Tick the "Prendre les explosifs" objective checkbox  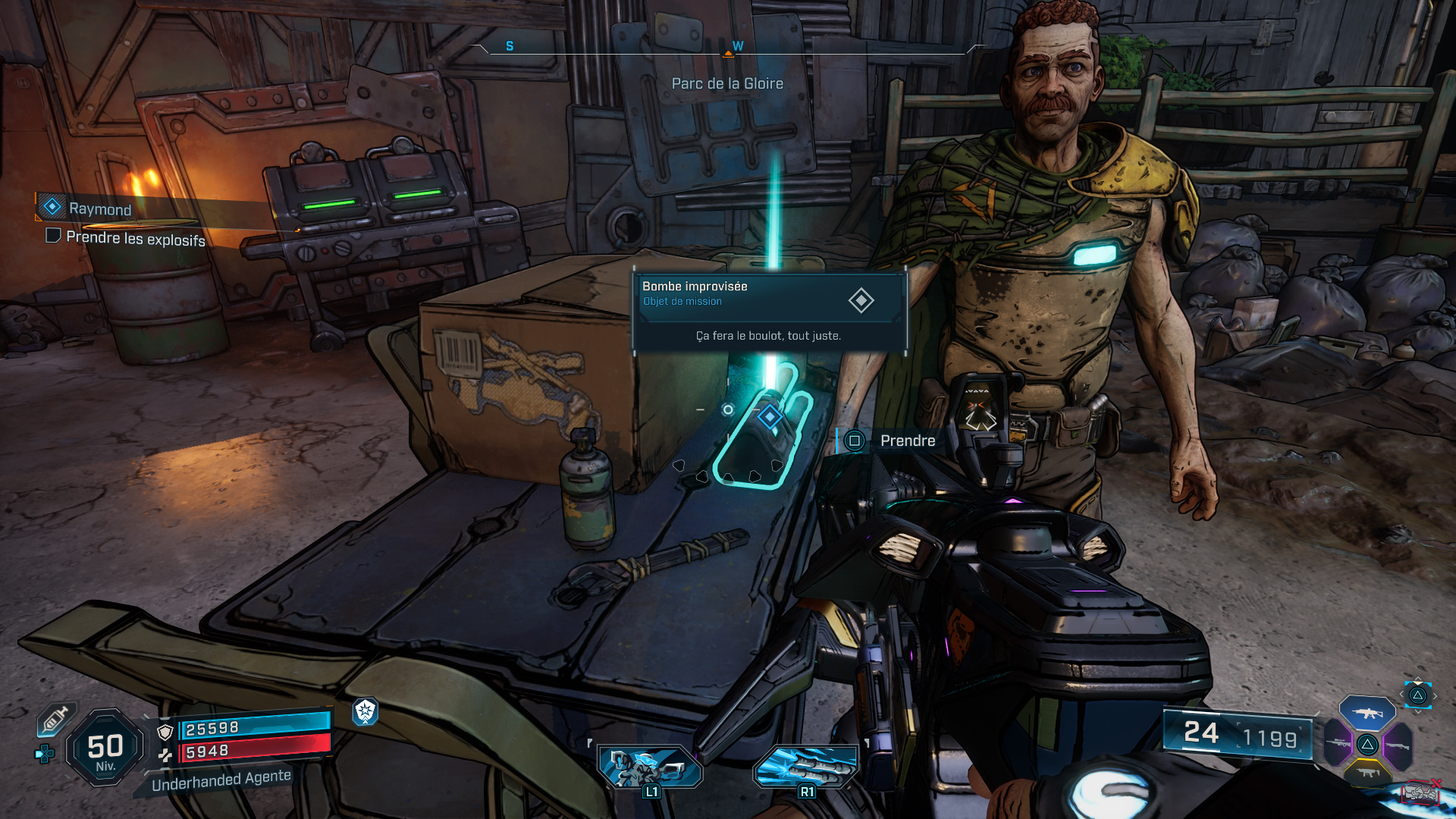click(53, 236)
